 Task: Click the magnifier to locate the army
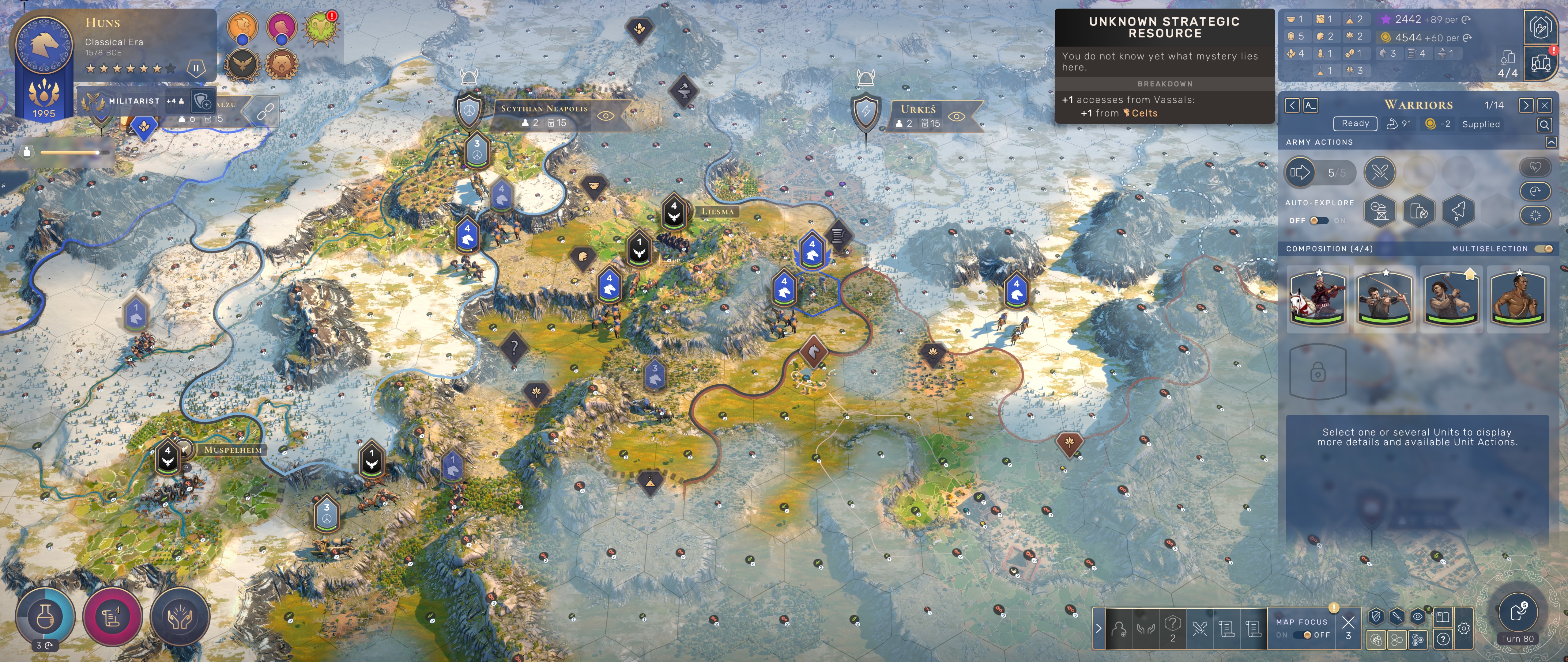(x=1544, y=125)
